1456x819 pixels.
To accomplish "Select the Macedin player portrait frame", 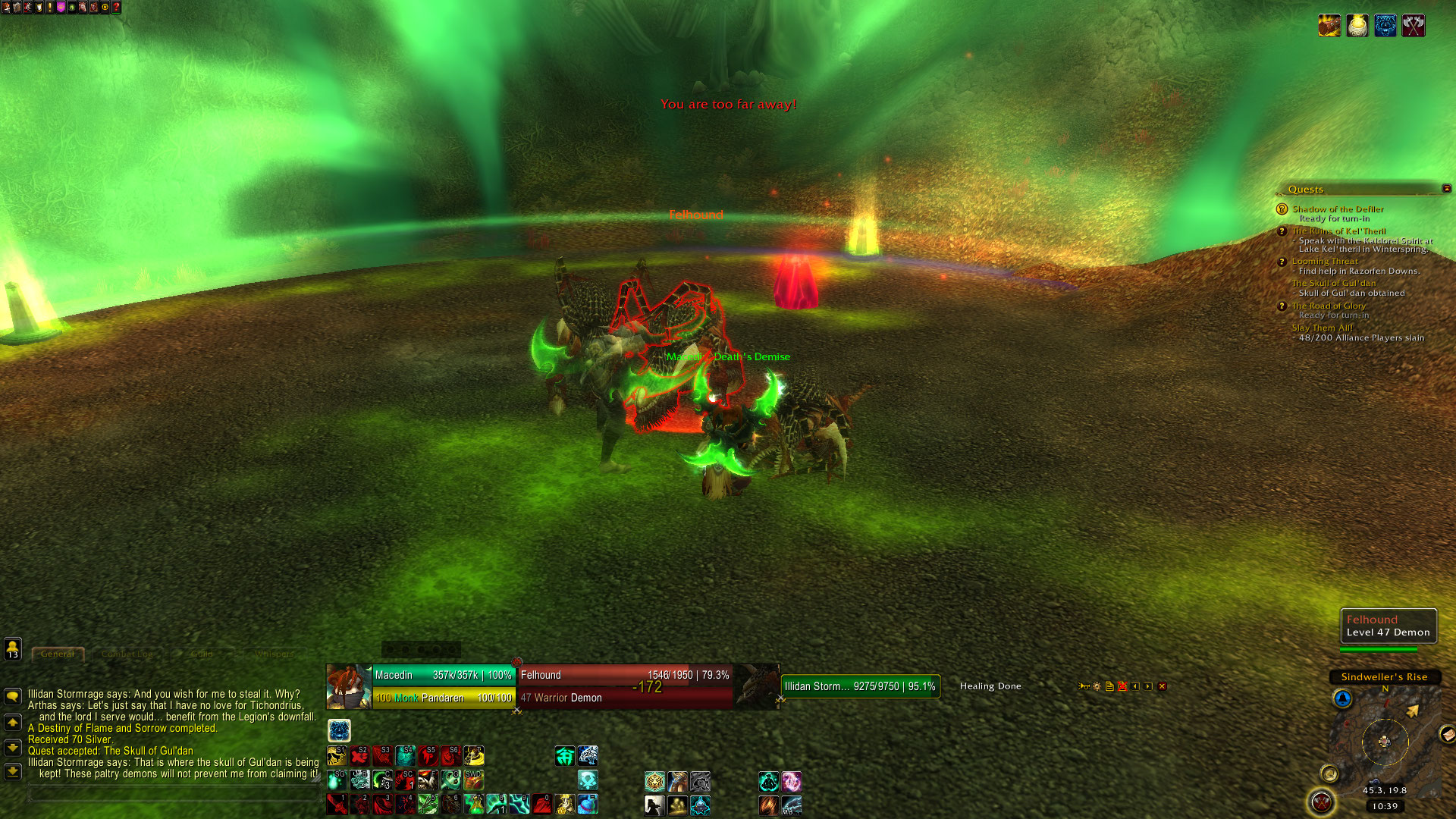I will (x=349, y=686).
